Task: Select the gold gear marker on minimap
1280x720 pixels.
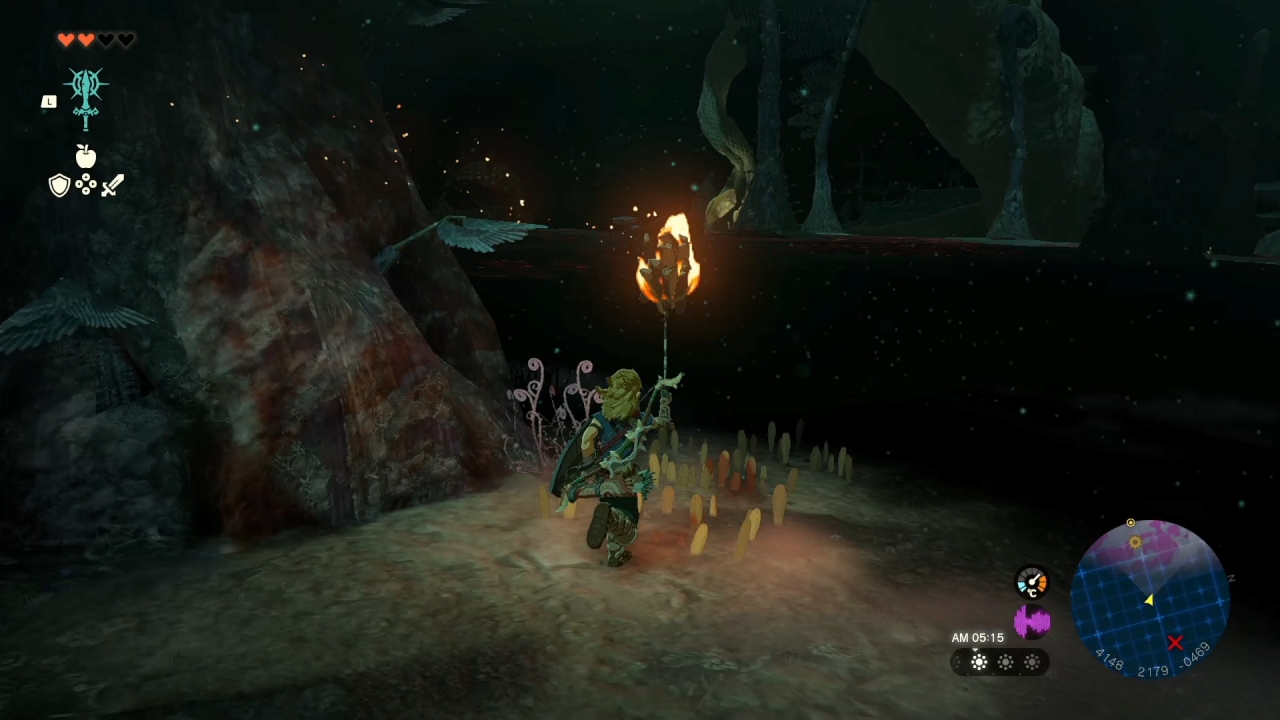Action: (1135, 542)
